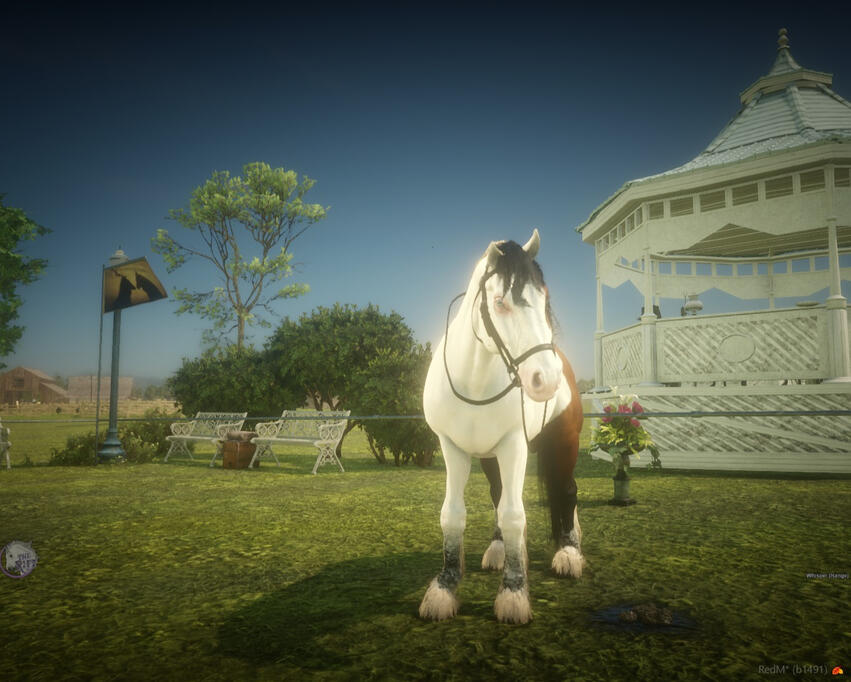Select the Whisper voice range indicator
This screenshot has height=682, width=851.
point(826,576)
